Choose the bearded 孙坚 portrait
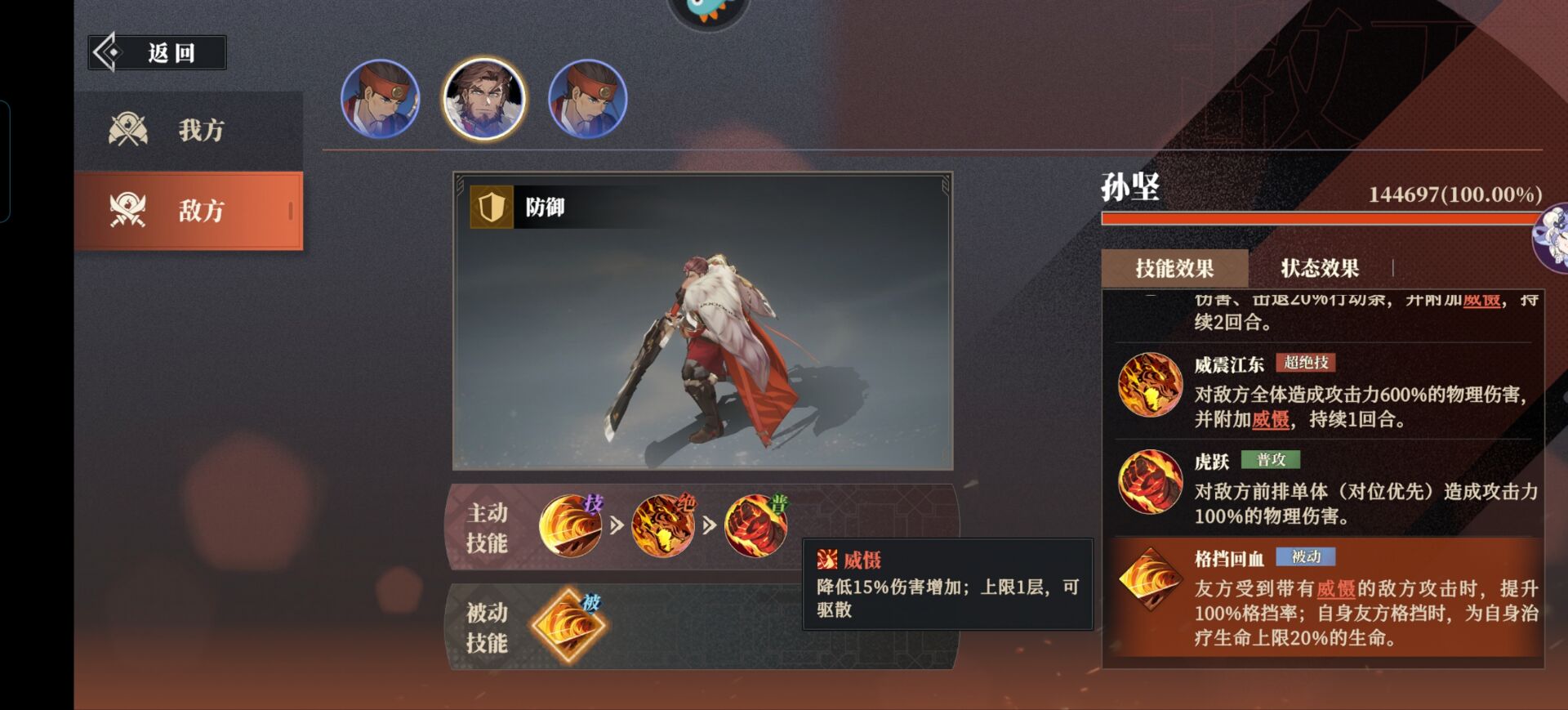The image size is (1568, 710). (484, 99)
